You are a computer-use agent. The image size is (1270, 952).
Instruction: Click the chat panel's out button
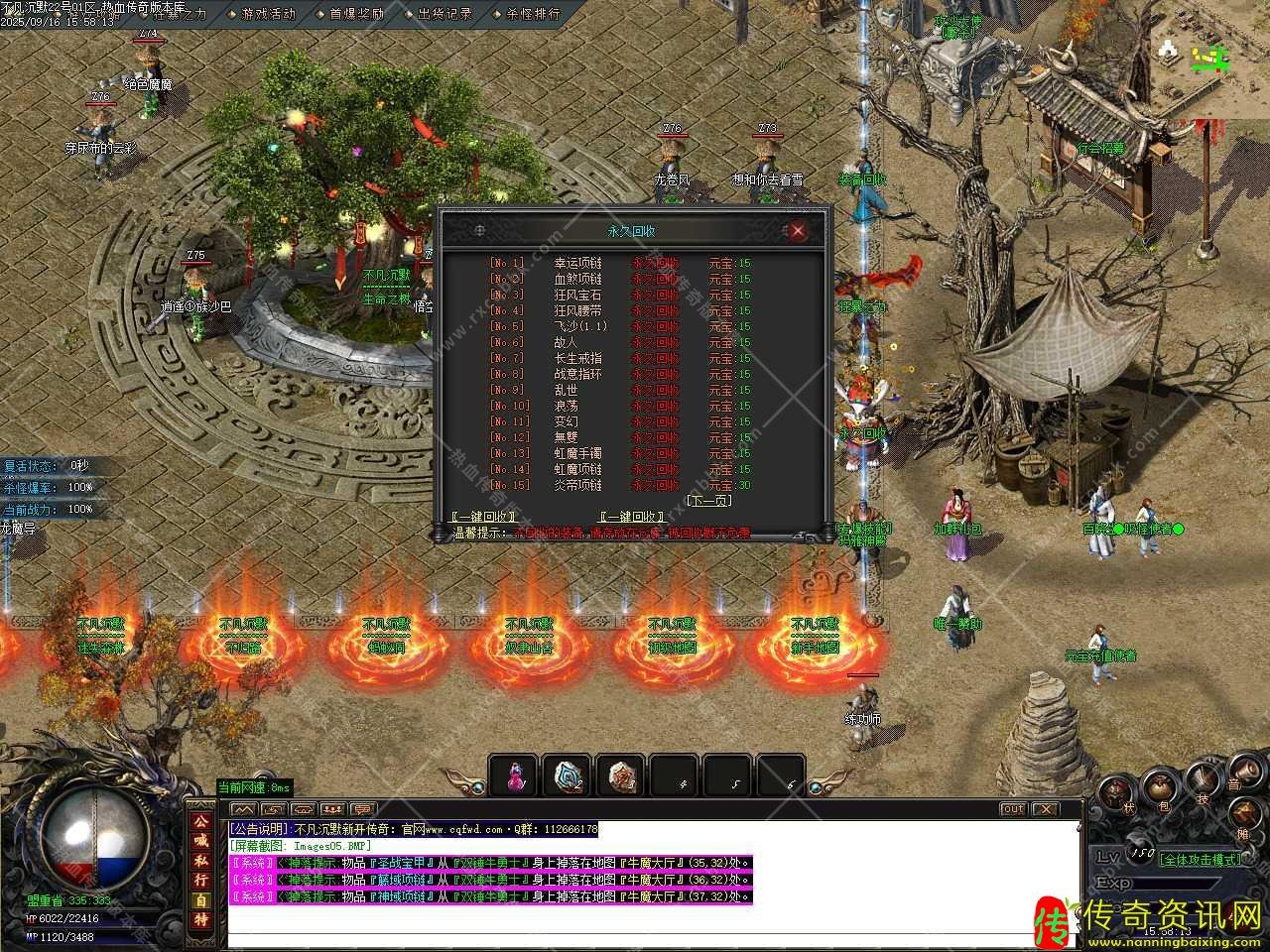click(1012, 809)
